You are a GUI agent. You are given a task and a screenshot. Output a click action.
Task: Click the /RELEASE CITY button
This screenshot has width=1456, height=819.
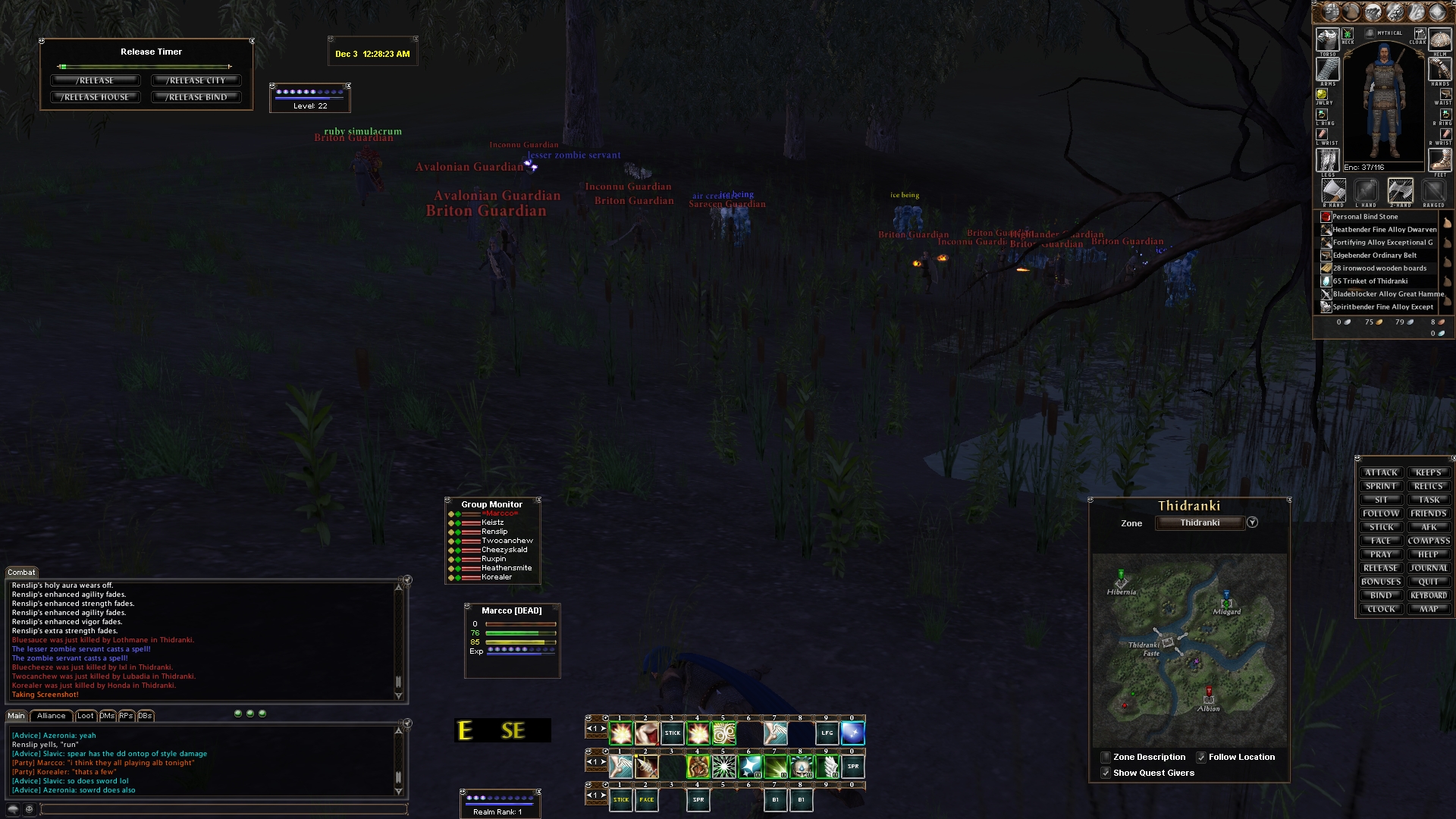pos(196,80)
